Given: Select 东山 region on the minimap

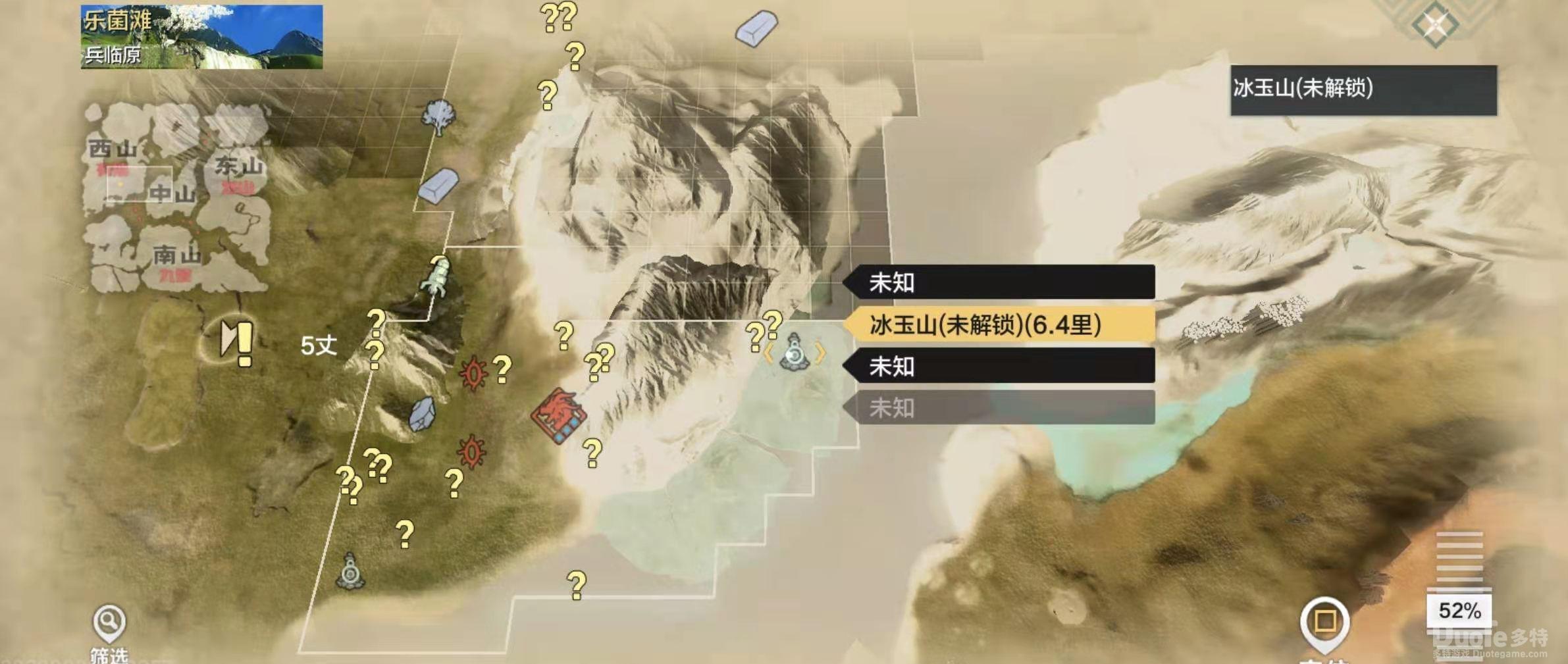Looking at the screenshot, I should [238, 166].
